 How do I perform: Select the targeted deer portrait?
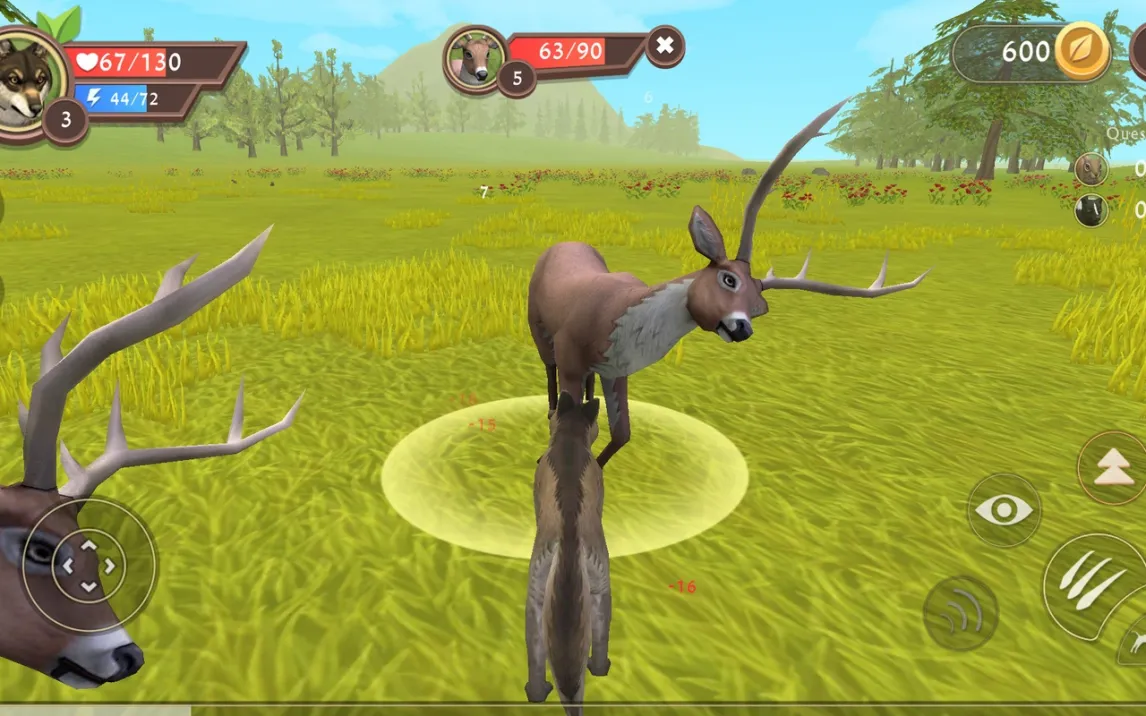pos(475,58)
